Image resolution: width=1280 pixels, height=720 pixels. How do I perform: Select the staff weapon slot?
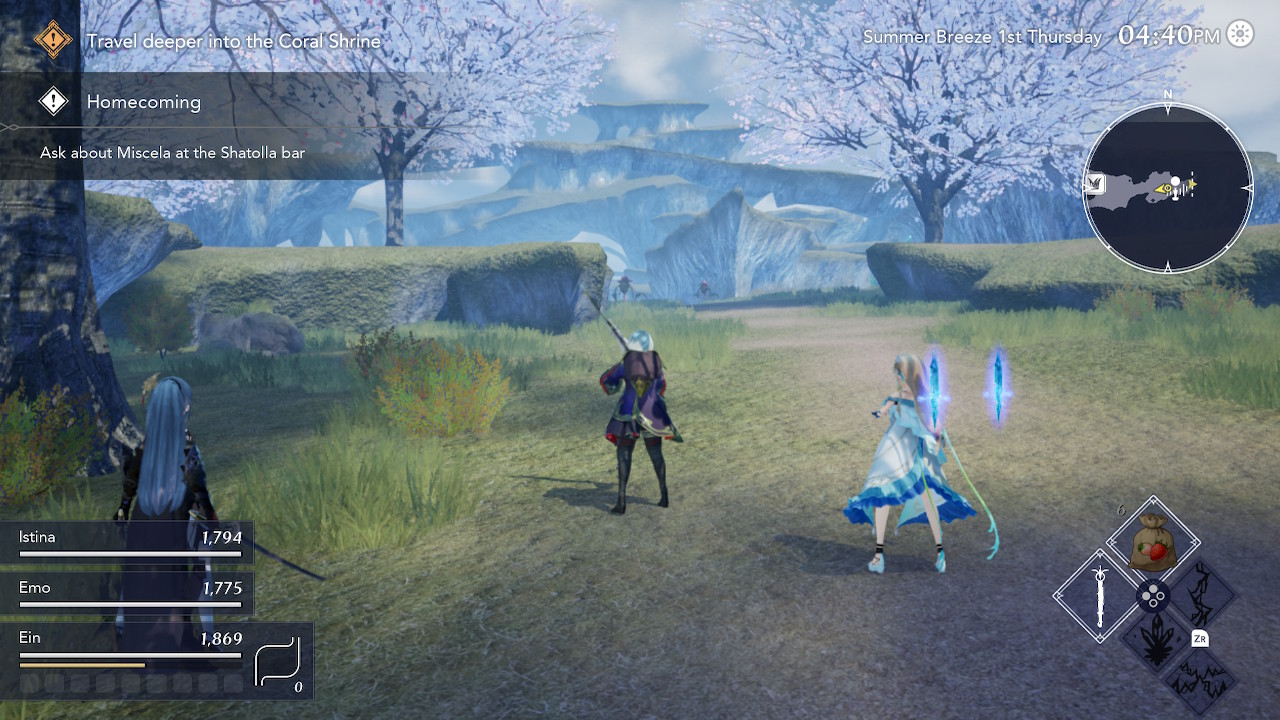[x=1101, y=597]
